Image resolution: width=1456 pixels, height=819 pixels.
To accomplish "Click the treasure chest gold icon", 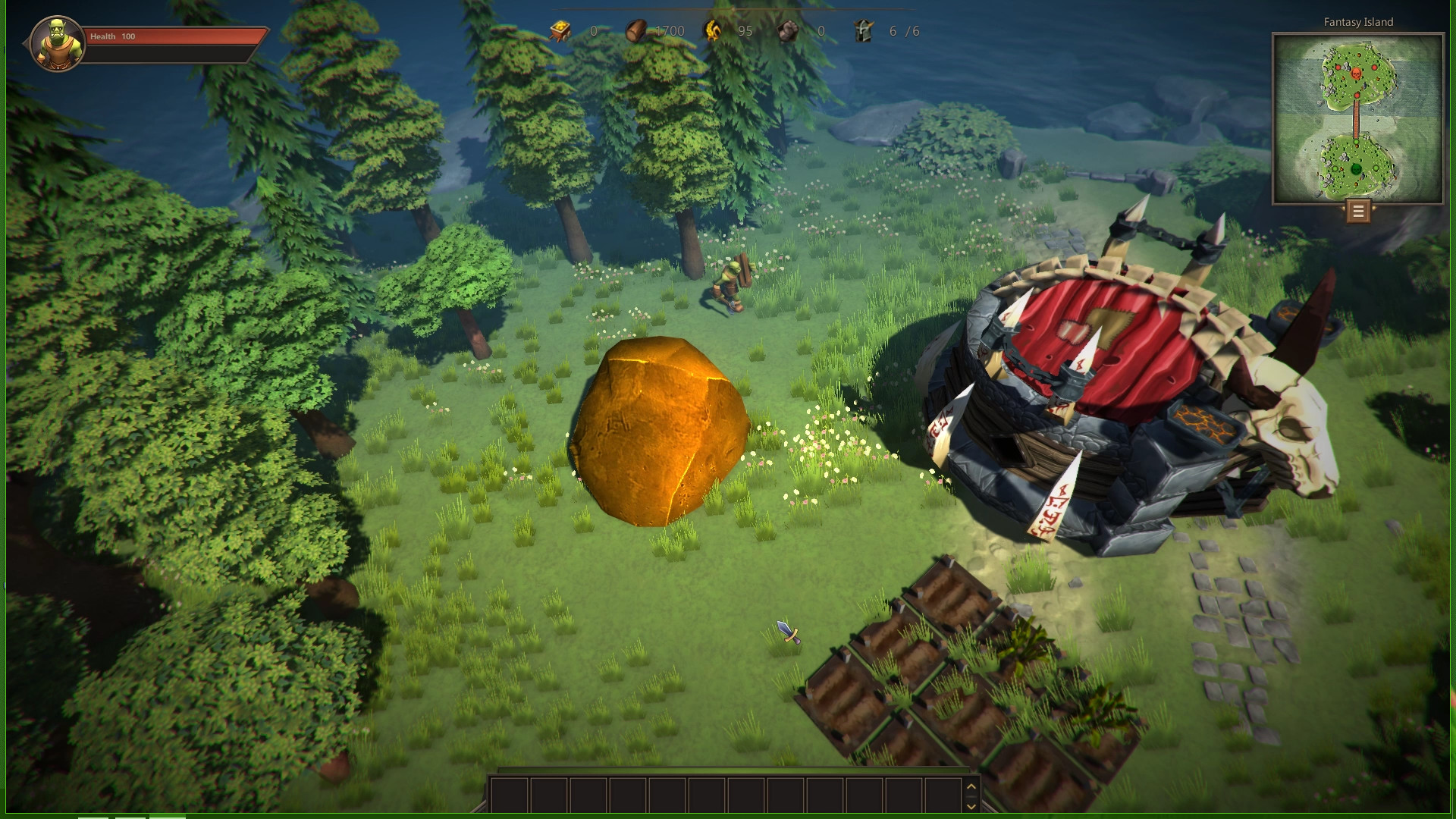I will tap(560, 31).
